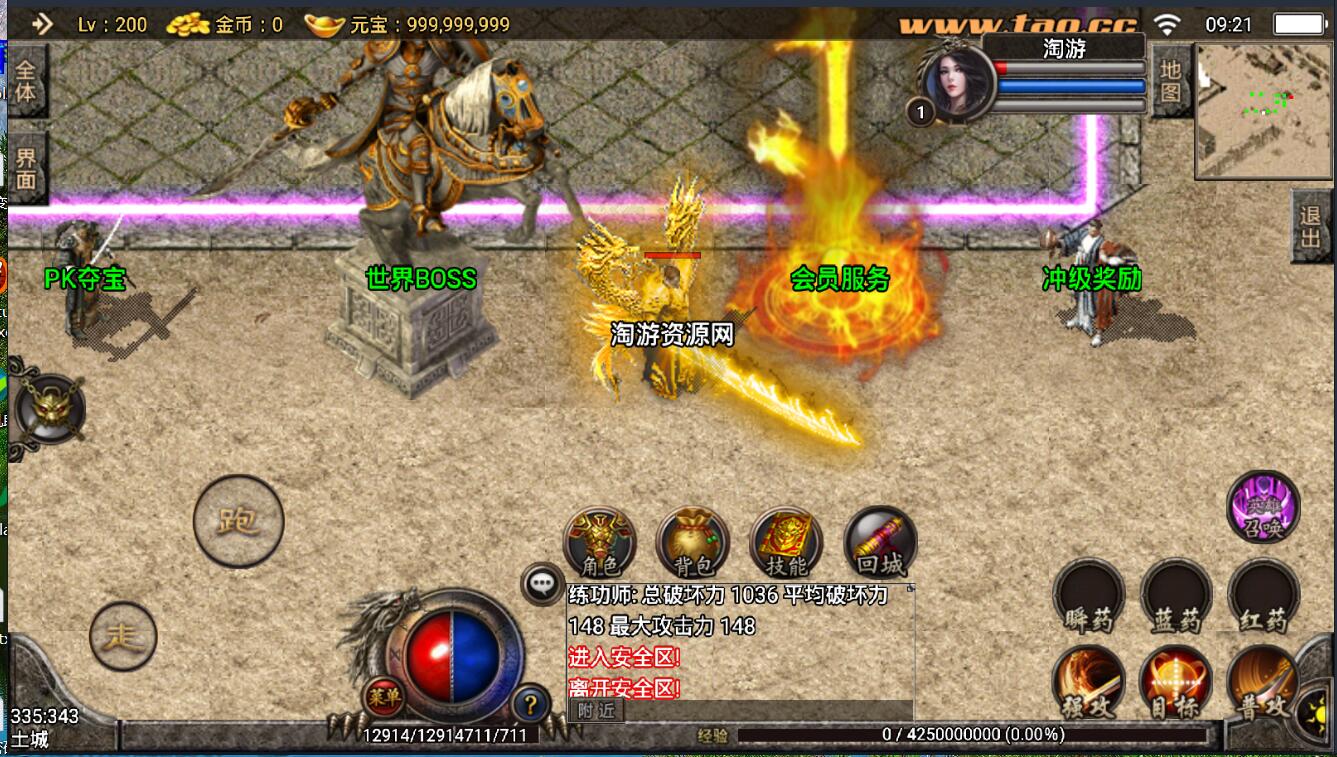The image size is (1337, 757).
Task: Use the 蓝药 mana potion slot
Action: click(1176, 596)
